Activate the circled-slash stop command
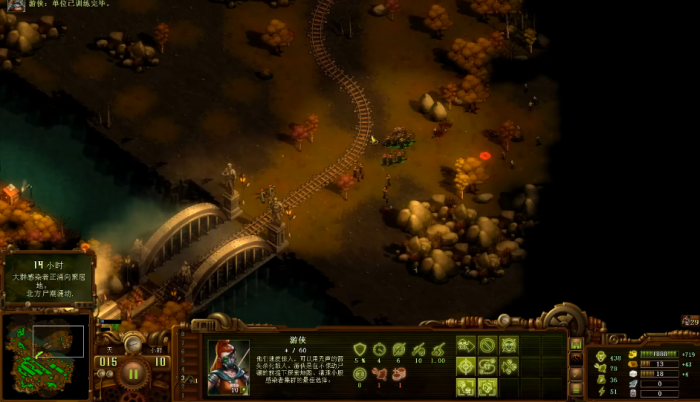The height and width of the screenshot is (402, 700). coord(487,345)
